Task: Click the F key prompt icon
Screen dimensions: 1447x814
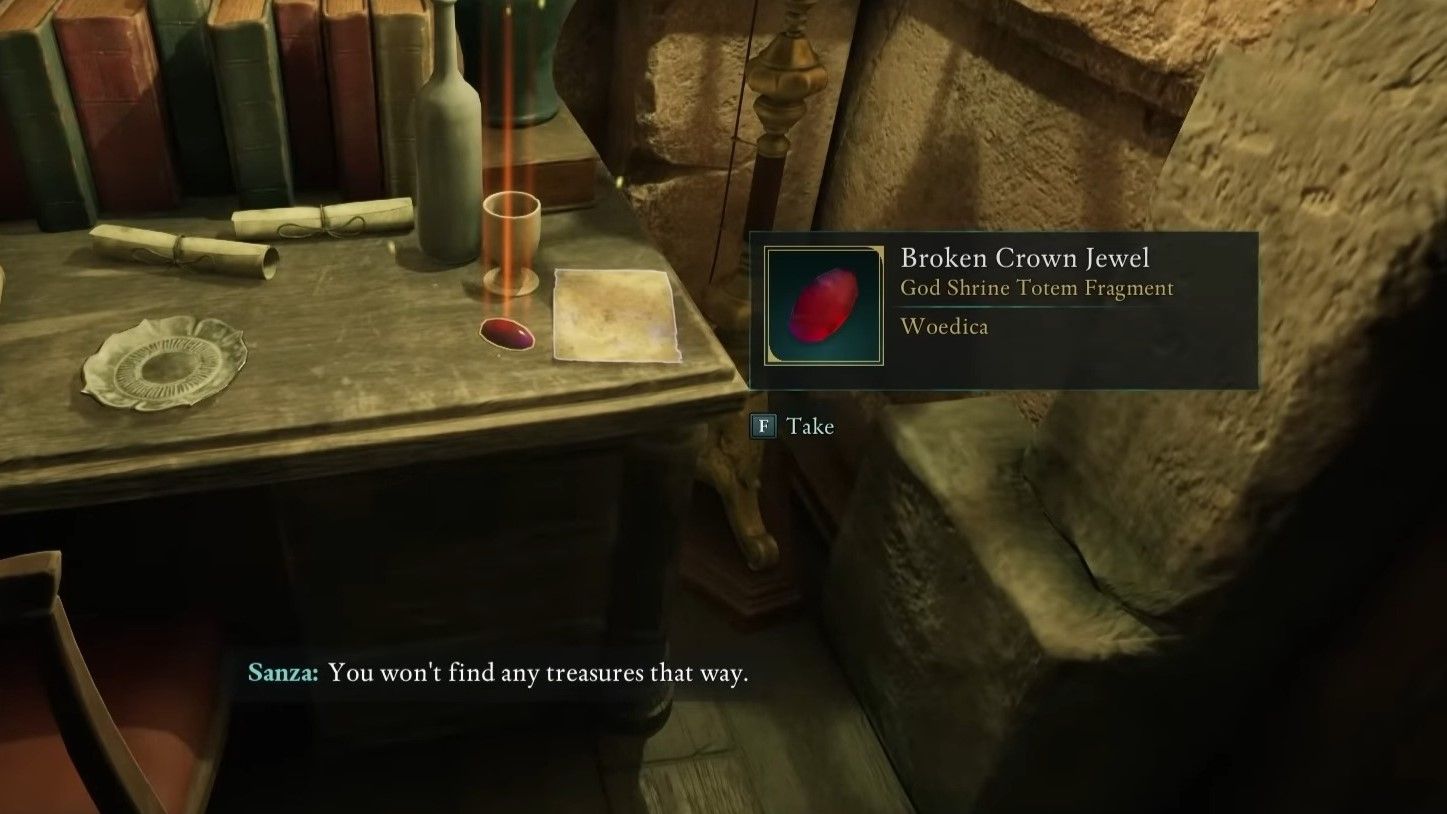Action: click(761, 426)
